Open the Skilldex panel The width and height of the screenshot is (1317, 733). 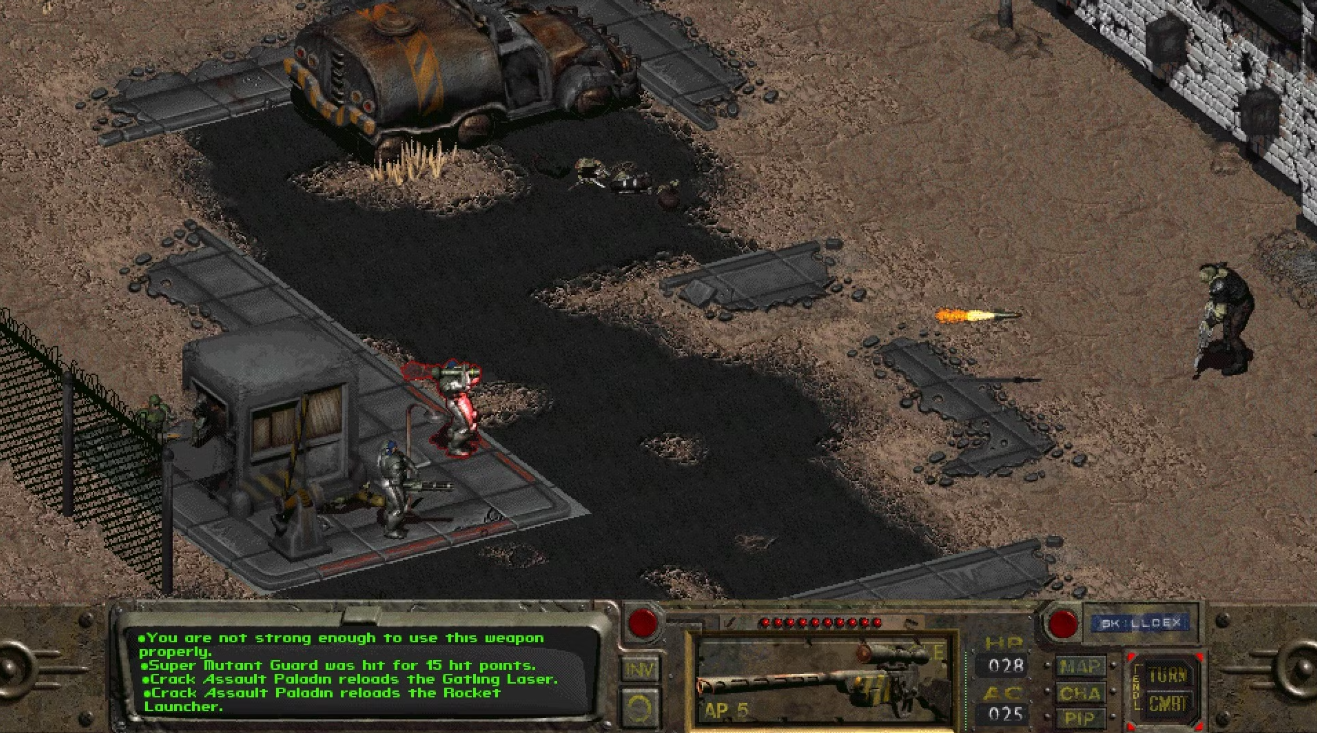[x=1143, y=623]
